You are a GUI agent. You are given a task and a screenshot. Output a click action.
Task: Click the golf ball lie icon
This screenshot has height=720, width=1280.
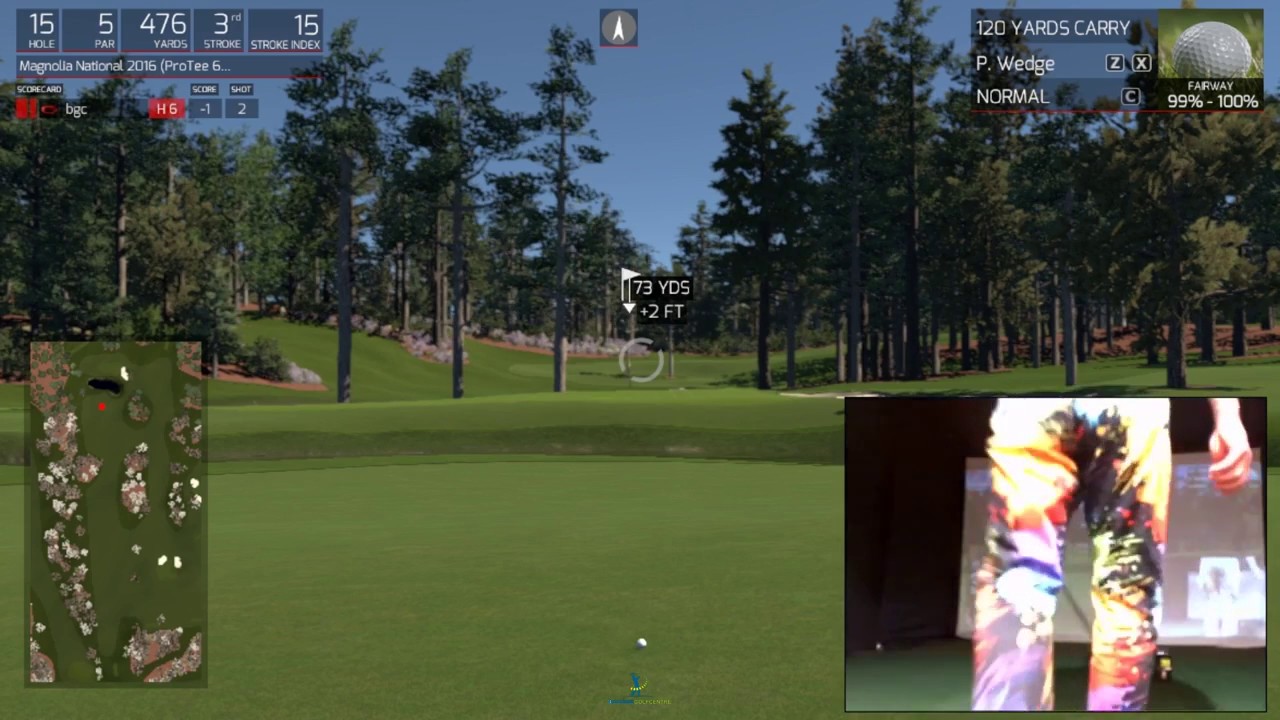(1211, 48)
